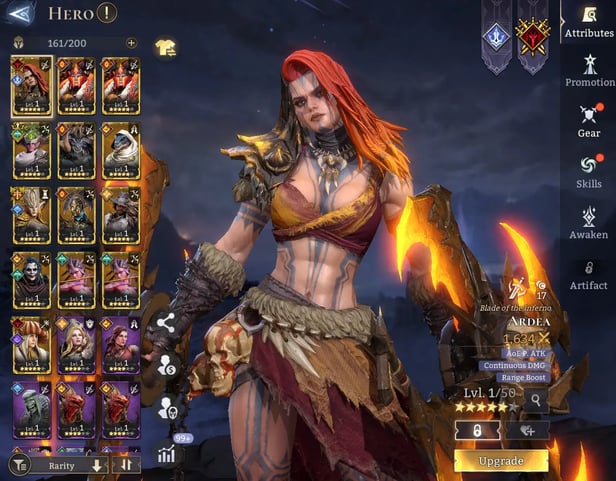Open the Promotion tab
The image size is (616, 481).
[x=589, y=70]
